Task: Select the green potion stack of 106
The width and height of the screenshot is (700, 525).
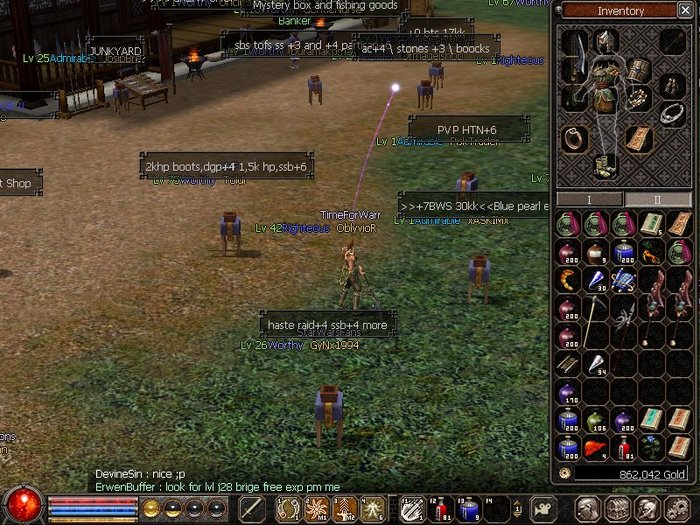Action: (596, 420)
